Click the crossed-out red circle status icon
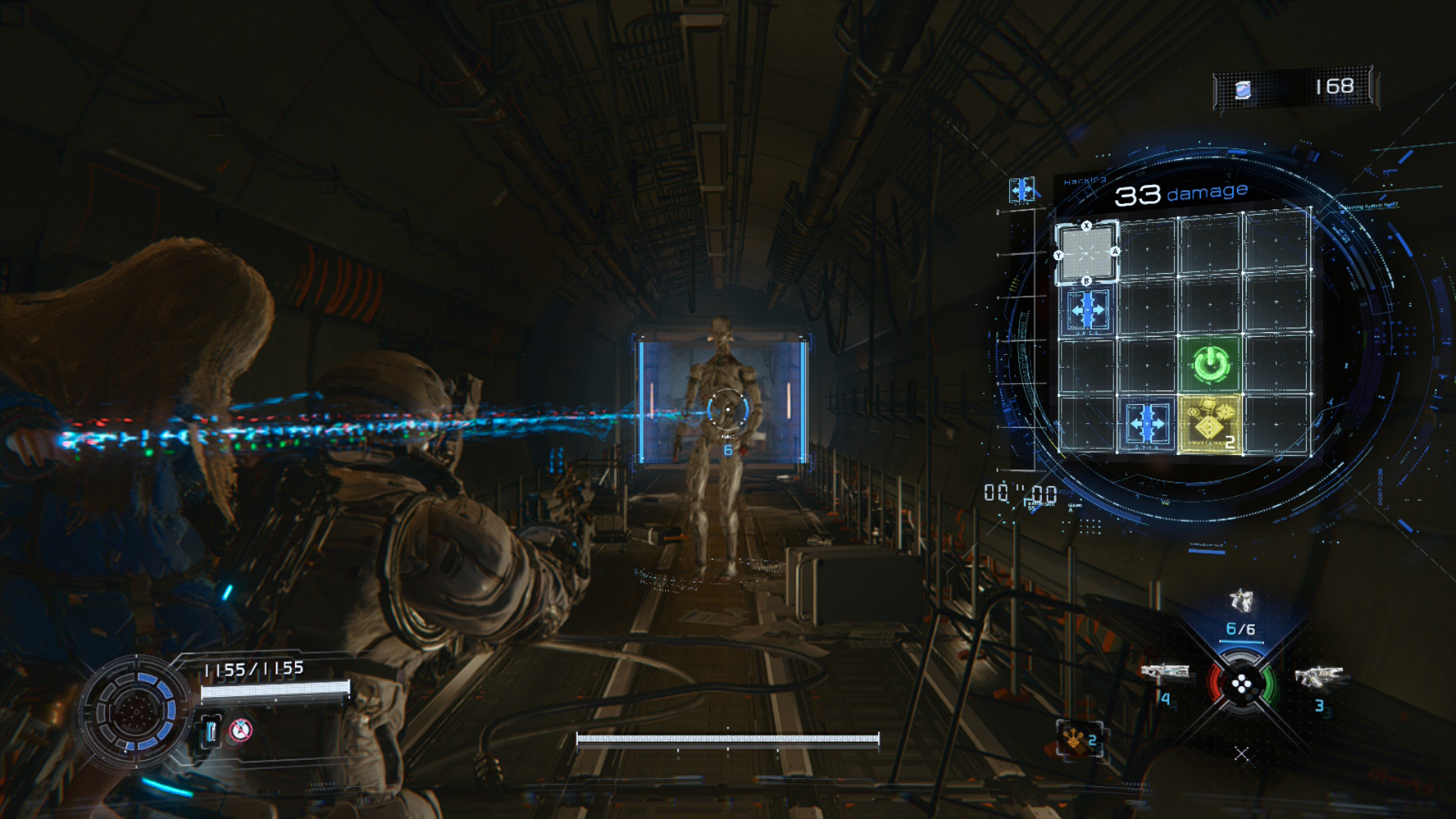This screenshot has width=1456, height=819. point(240,730)
